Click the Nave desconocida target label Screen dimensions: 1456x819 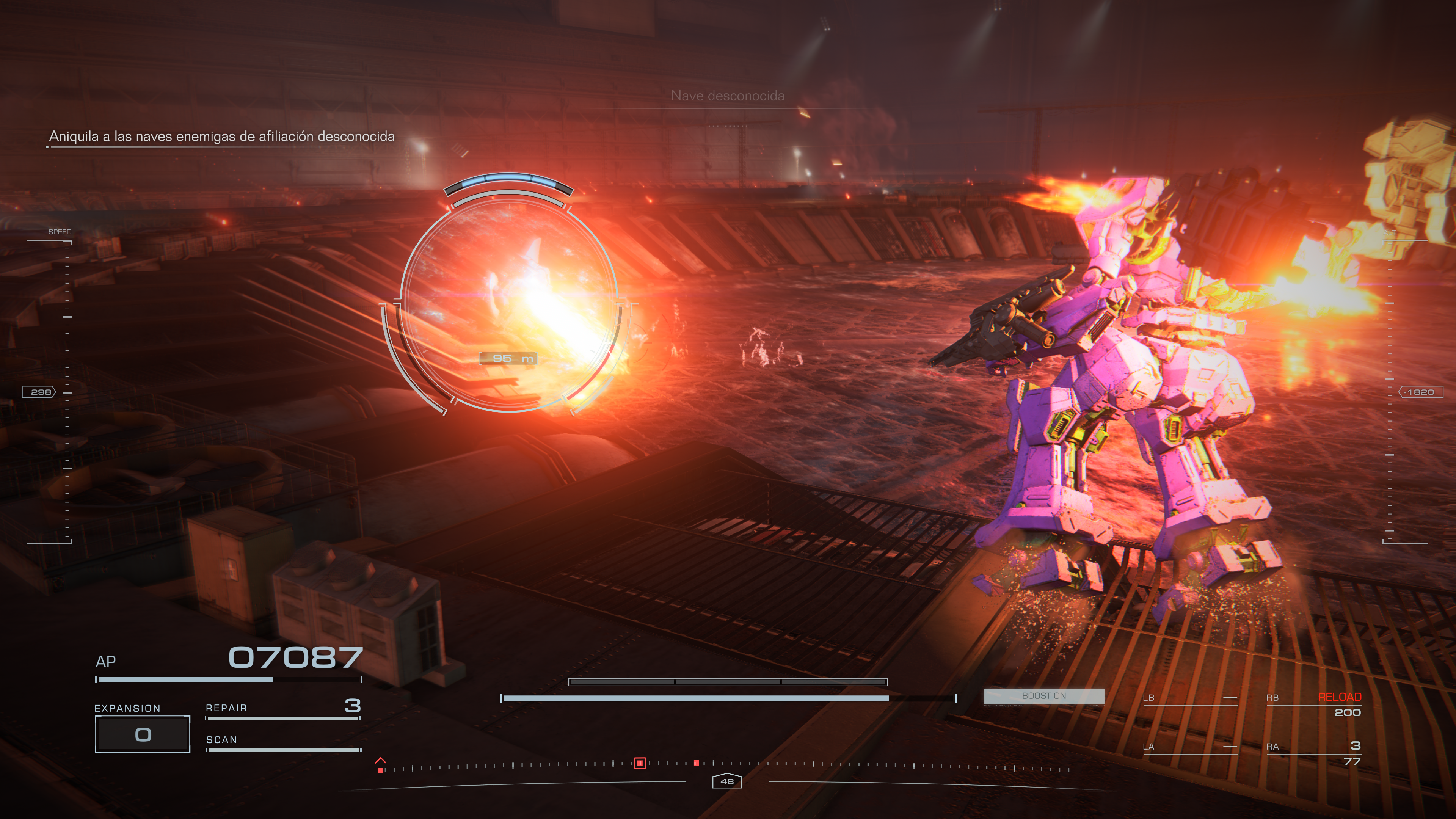[x=728, y=96]
